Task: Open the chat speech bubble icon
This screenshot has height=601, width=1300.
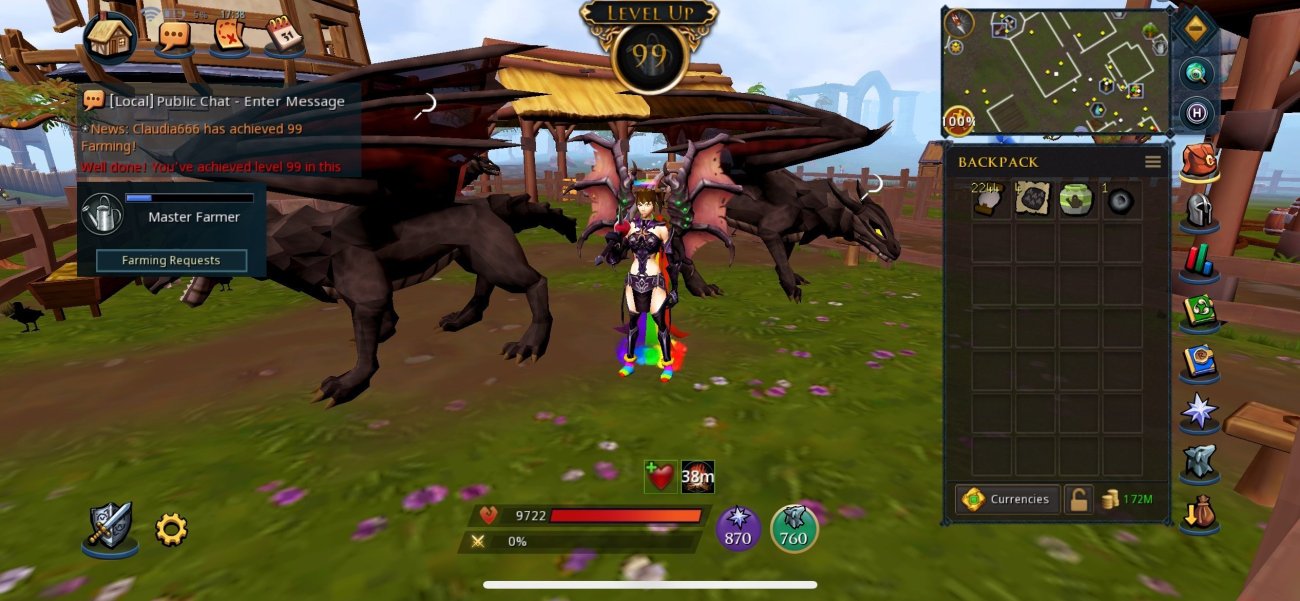Action: 175,37
